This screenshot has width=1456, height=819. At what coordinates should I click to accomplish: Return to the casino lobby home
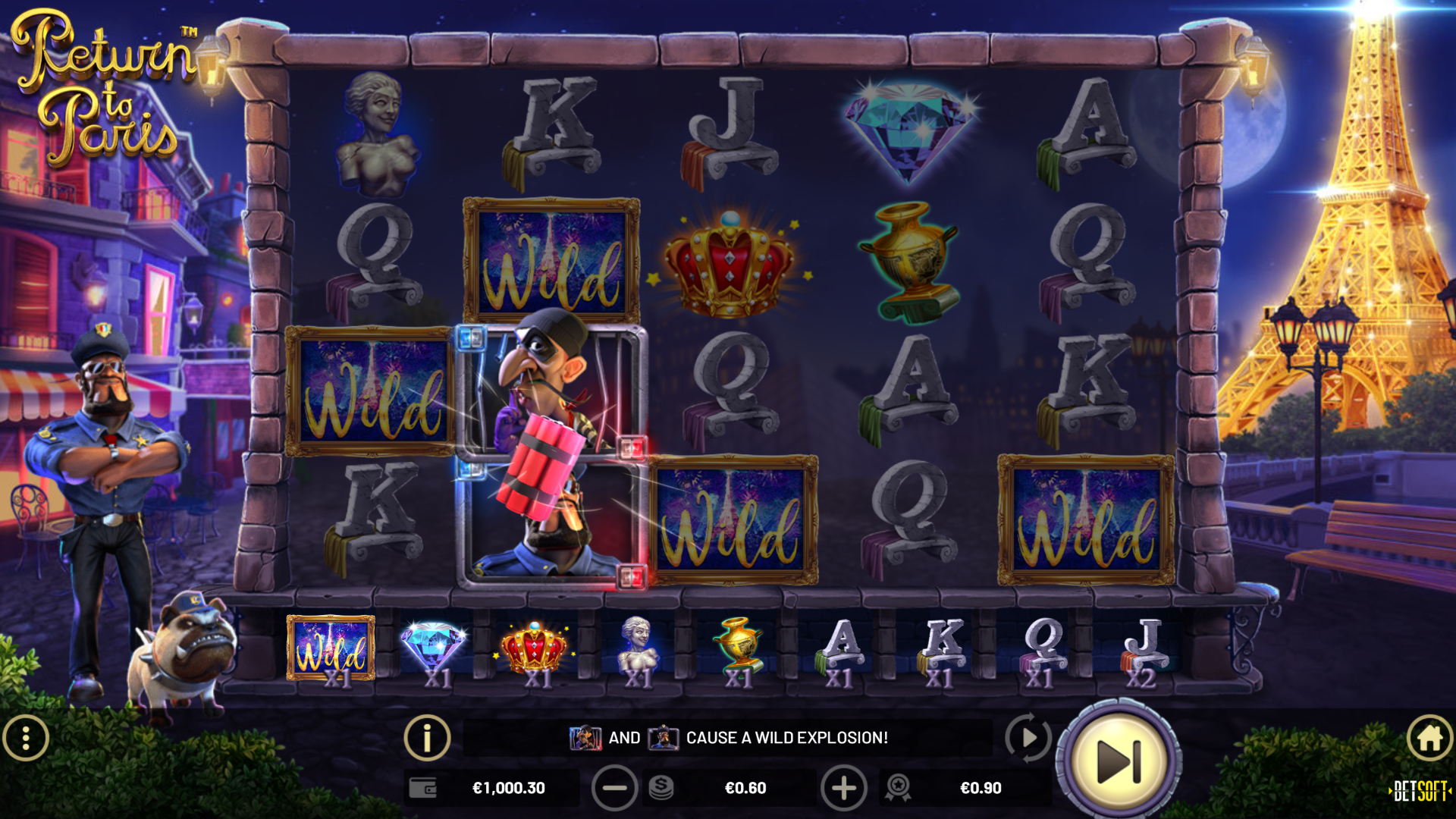pyautogui.click(x=1429, y=738)
